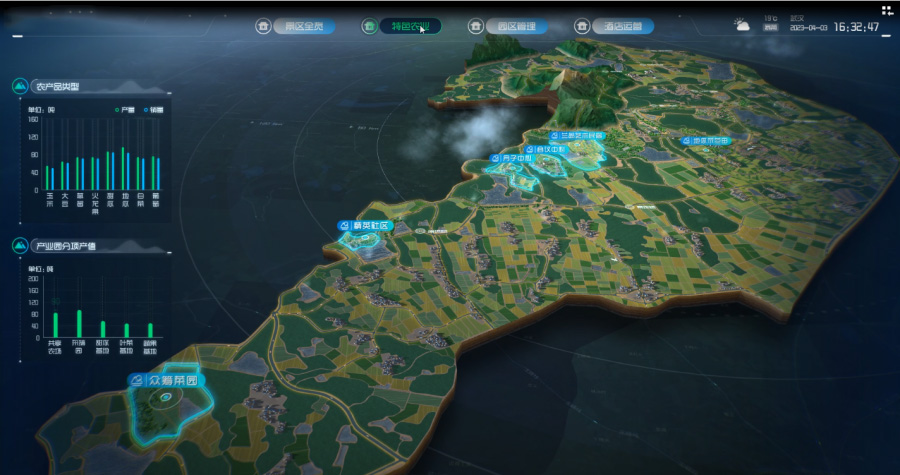Select the 蘭英社区 map marker label

point(368,226)
